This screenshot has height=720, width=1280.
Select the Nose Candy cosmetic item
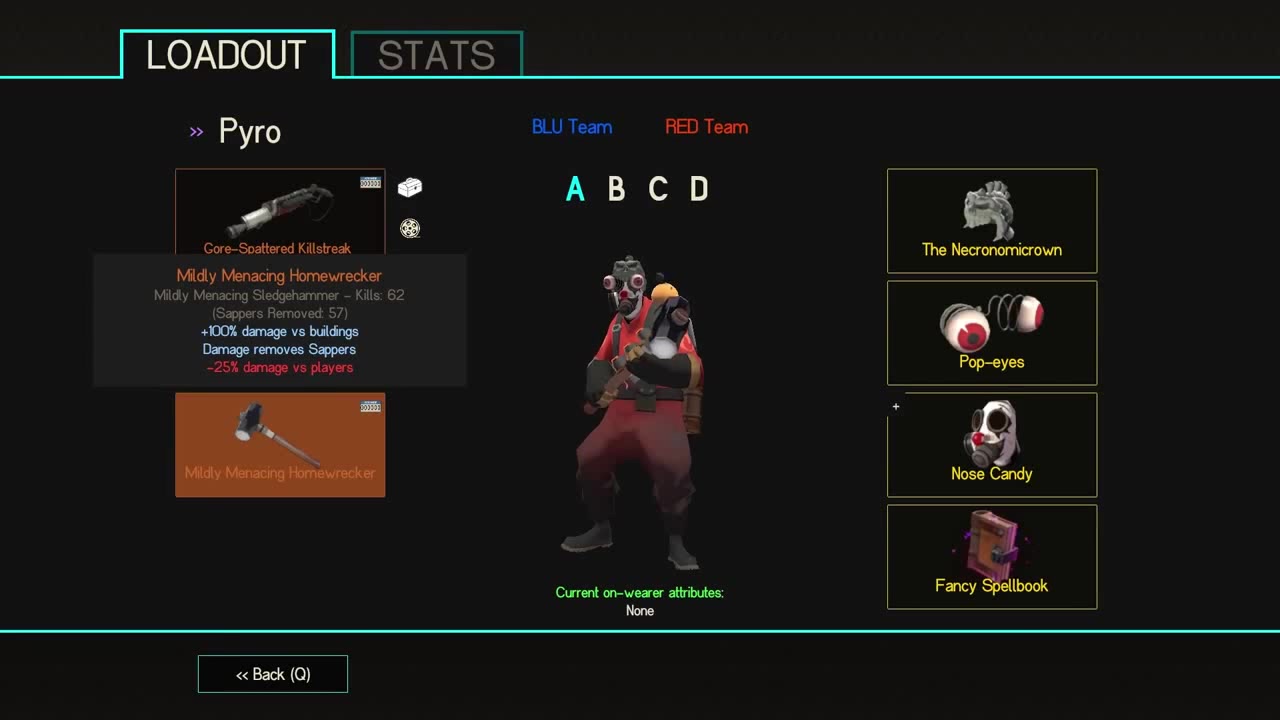pos(991,445)
